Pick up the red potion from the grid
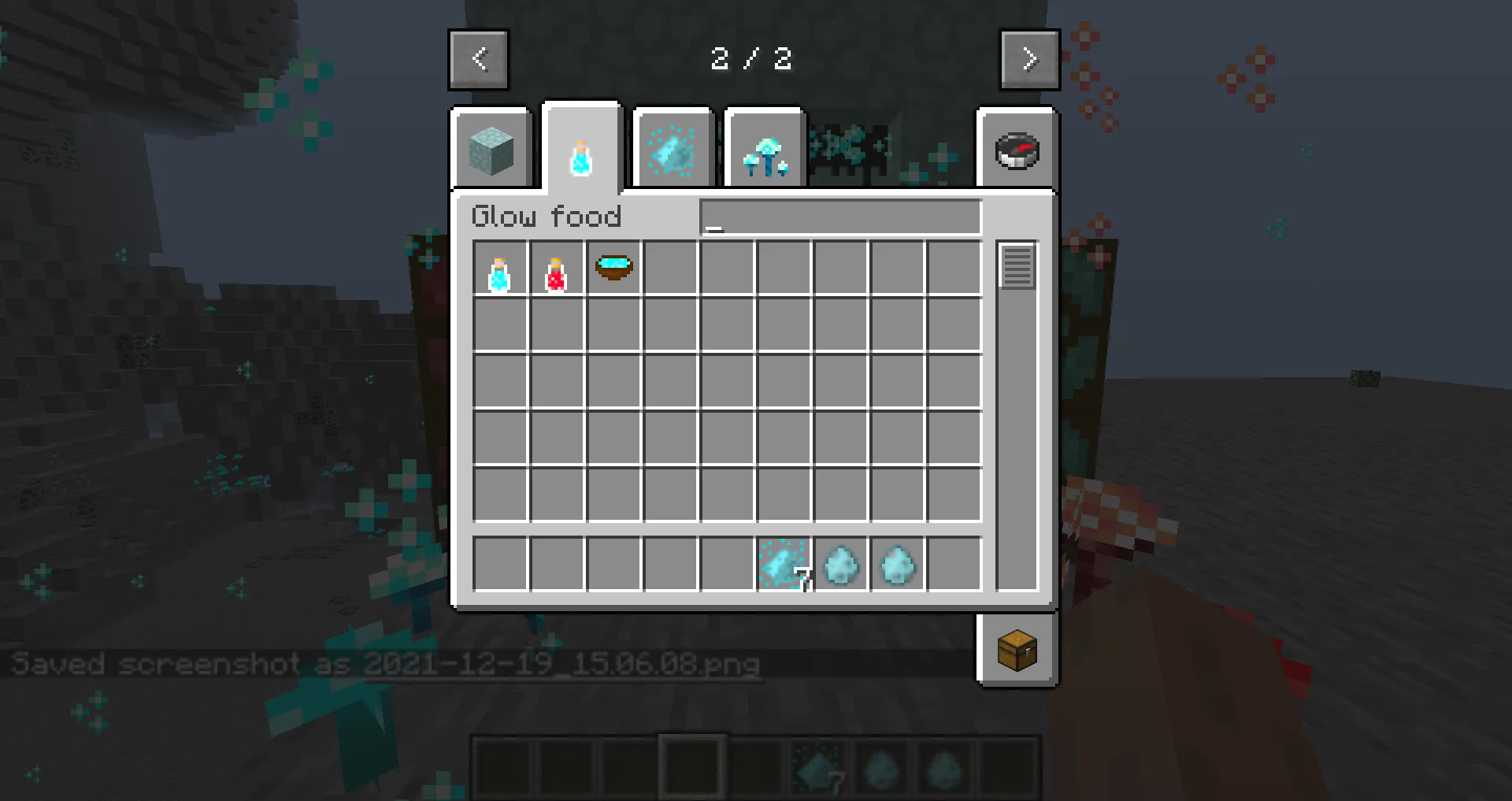1512x801 pixels. (557, 269)
